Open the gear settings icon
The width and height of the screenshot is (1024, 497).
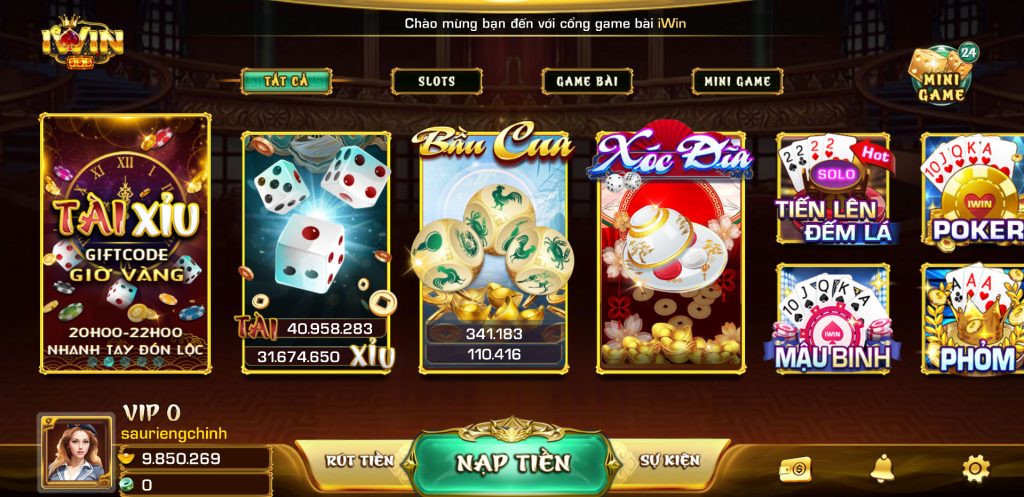pos(975,467)
